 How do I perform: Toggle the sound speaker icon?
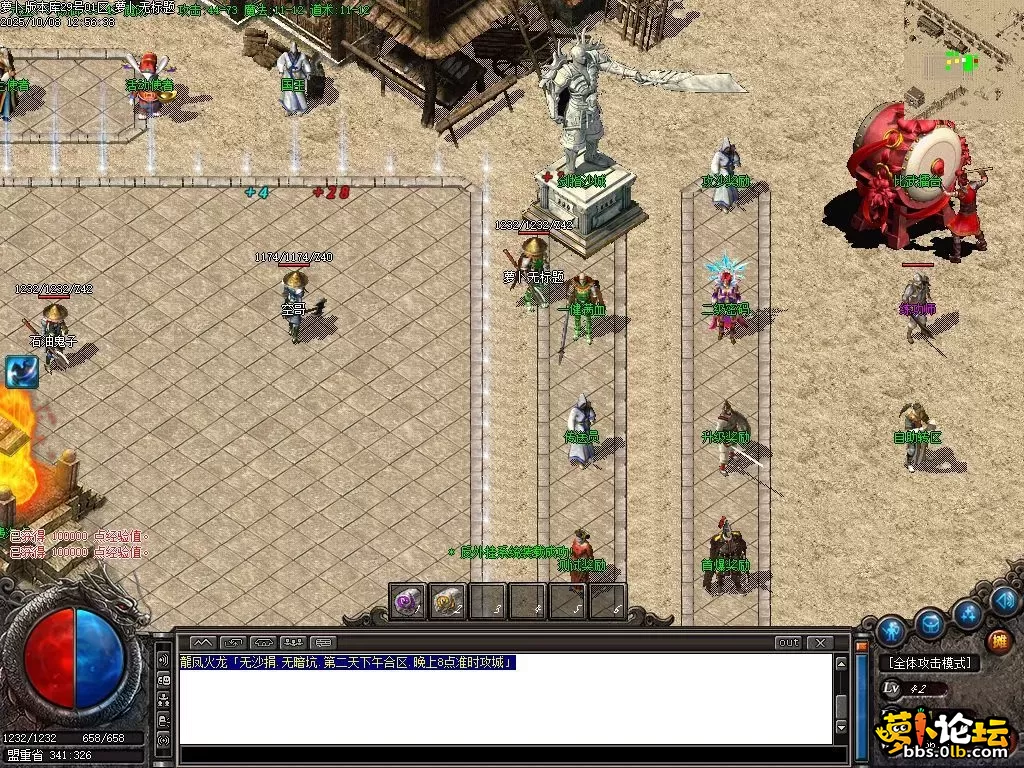(x=1006, y=600)
